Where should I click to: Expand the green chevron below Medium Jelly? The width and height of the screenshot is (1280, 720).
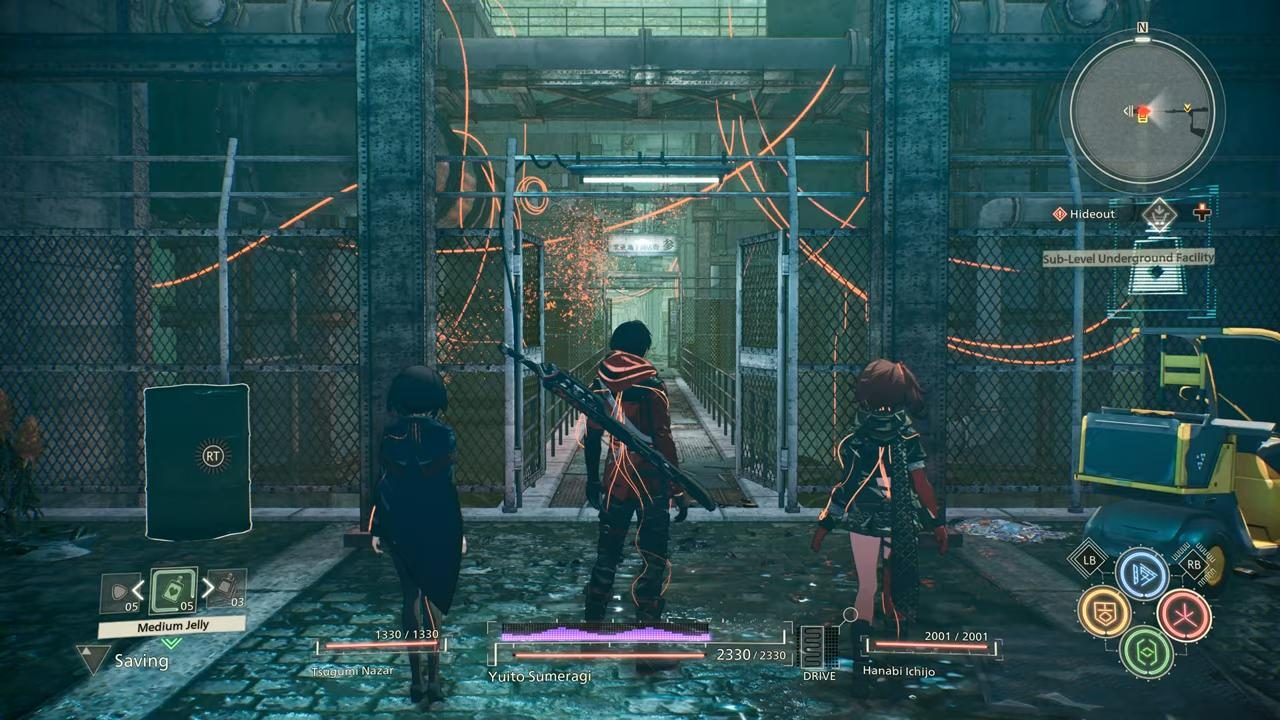[x=170, y=643]
